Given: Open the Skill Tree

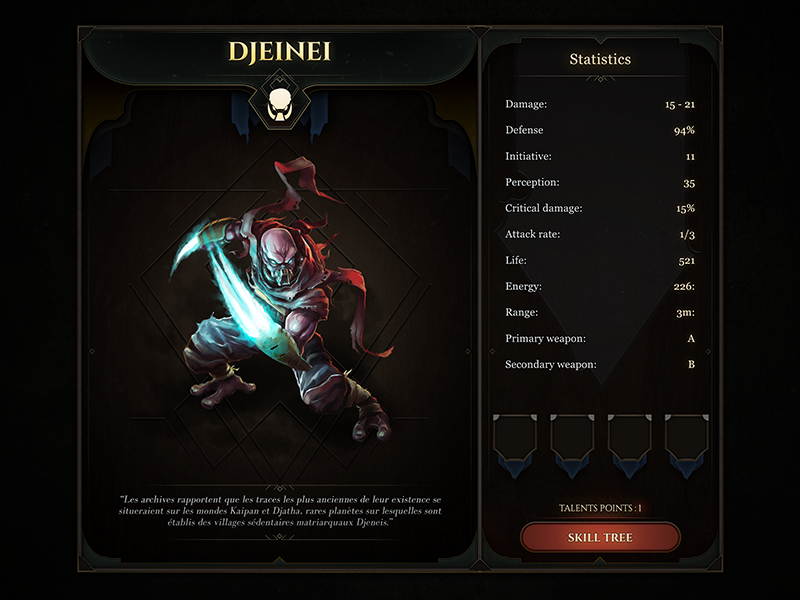Looking at the screenshot, I should 600,537.
